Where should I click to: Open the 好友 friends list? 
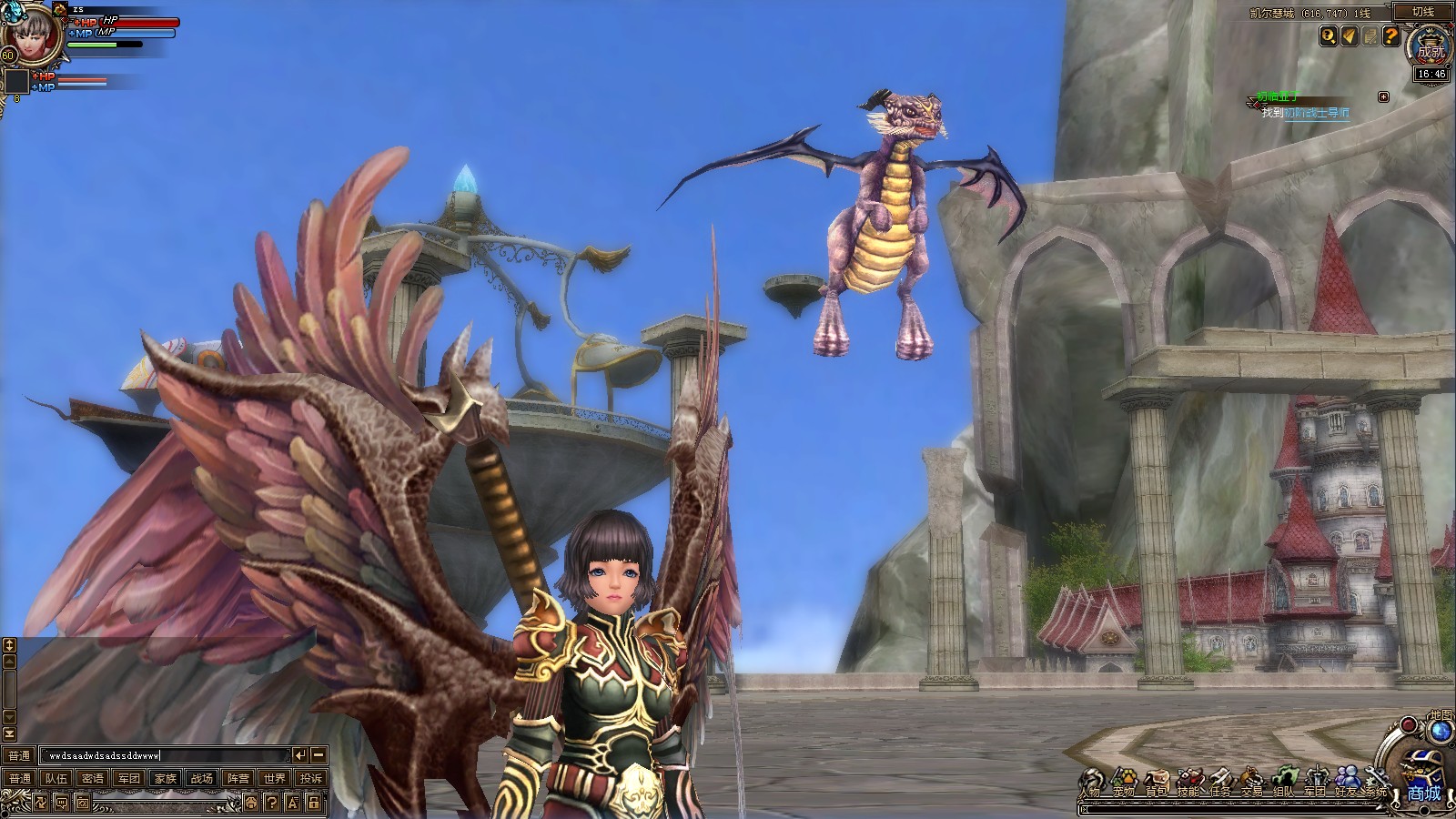click(x=1347, y=781)
